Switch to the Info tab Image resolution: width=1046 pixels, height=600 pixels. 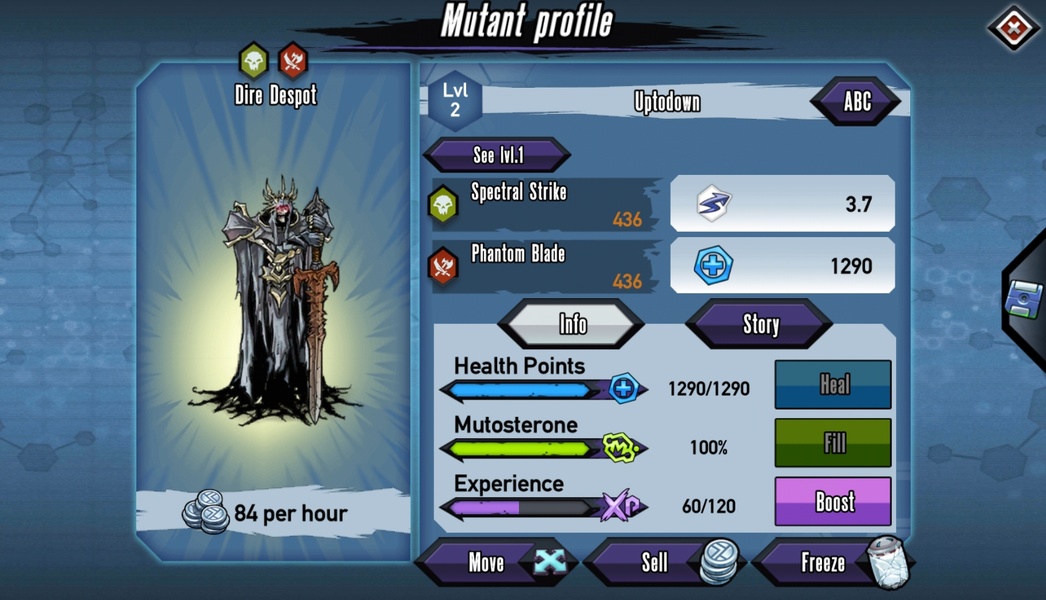(572, 324)
